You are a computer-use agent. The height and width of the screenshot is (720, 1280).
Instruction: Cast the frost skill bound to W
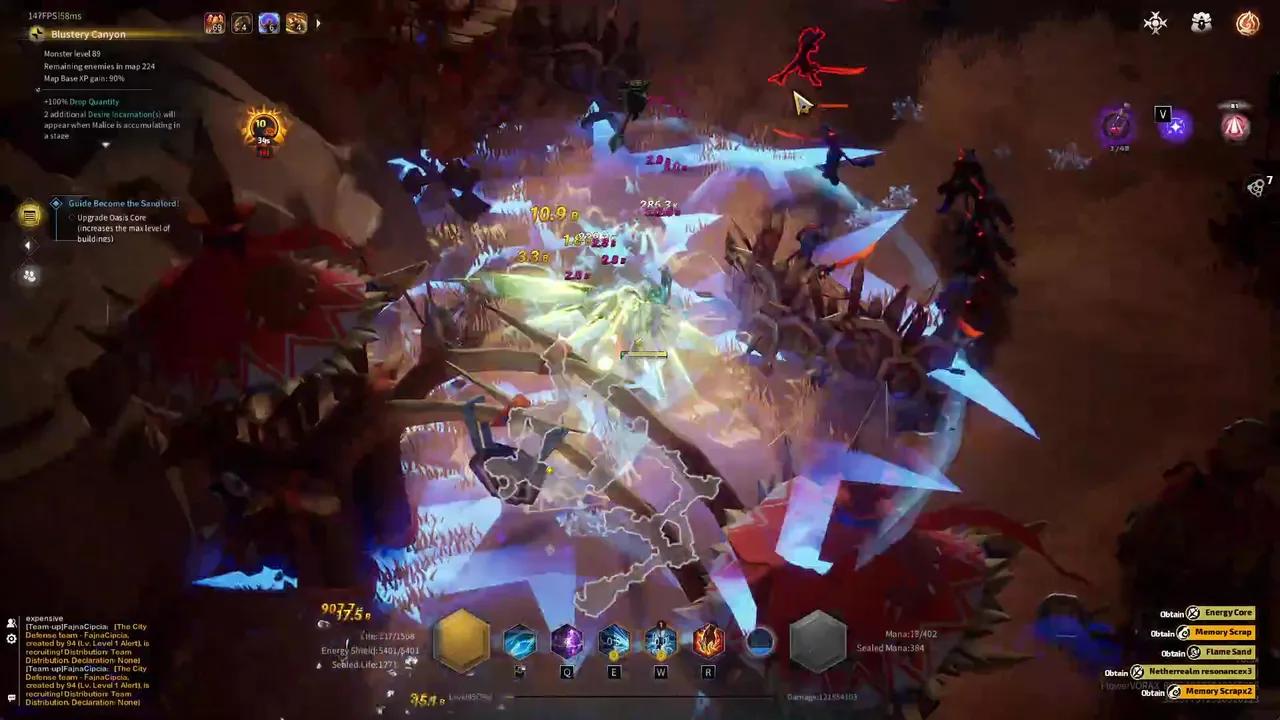click(x=661, y=641)
